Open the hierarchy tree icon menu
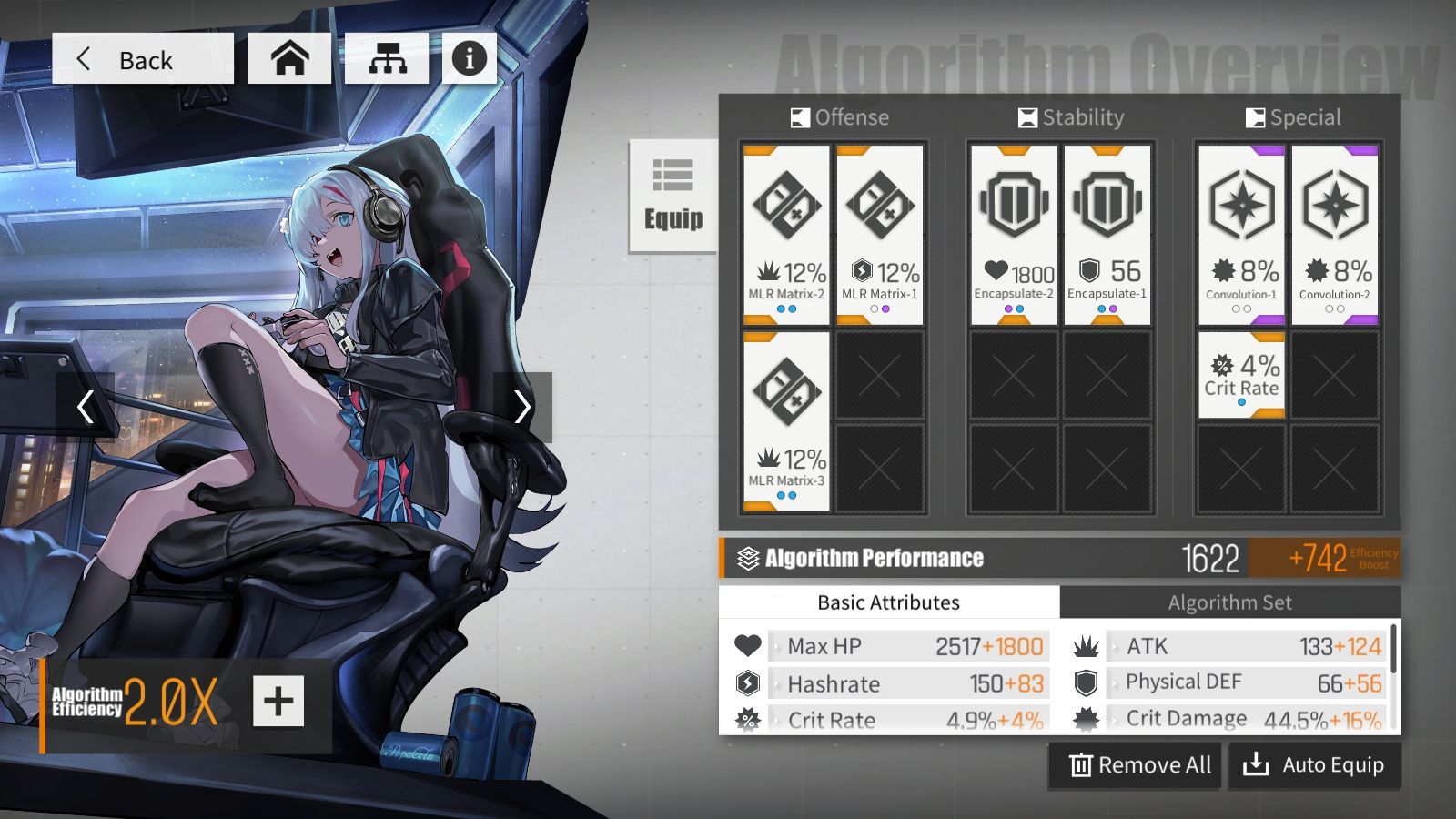The width and height of the screenshot is (1456, 819). click(x=387, y=59)
